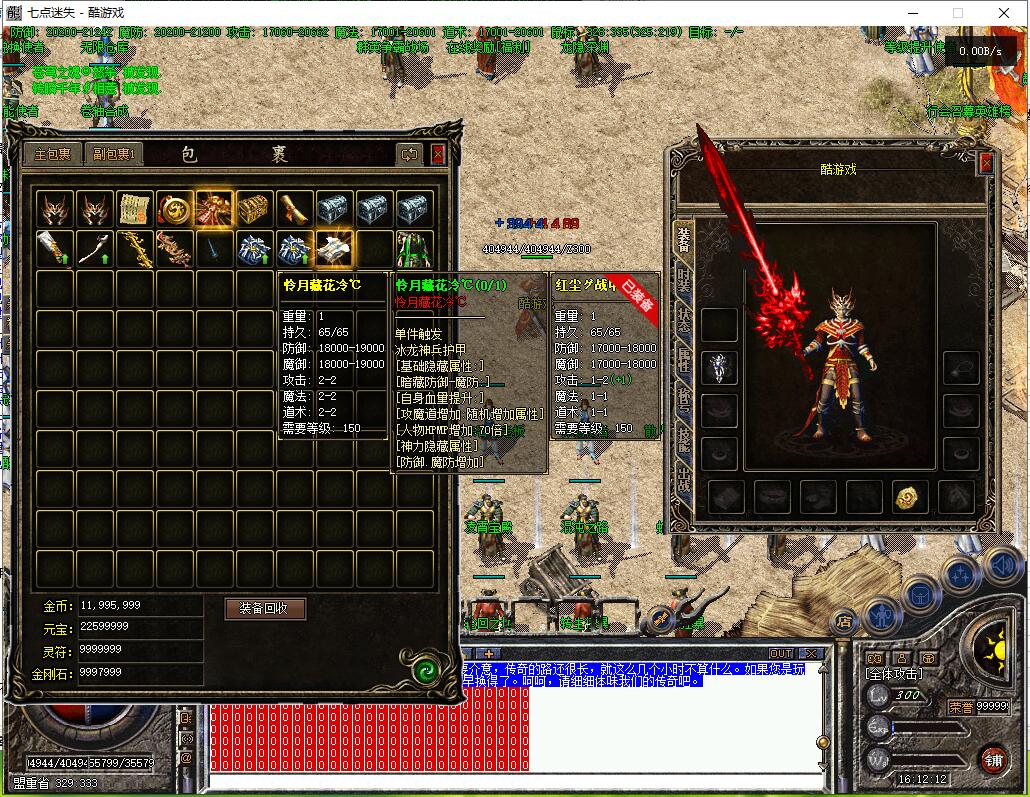This screenshot has width=1030, height=797.
Task: Select the yellow scroll with red ribbon
Action: [134, 209]
